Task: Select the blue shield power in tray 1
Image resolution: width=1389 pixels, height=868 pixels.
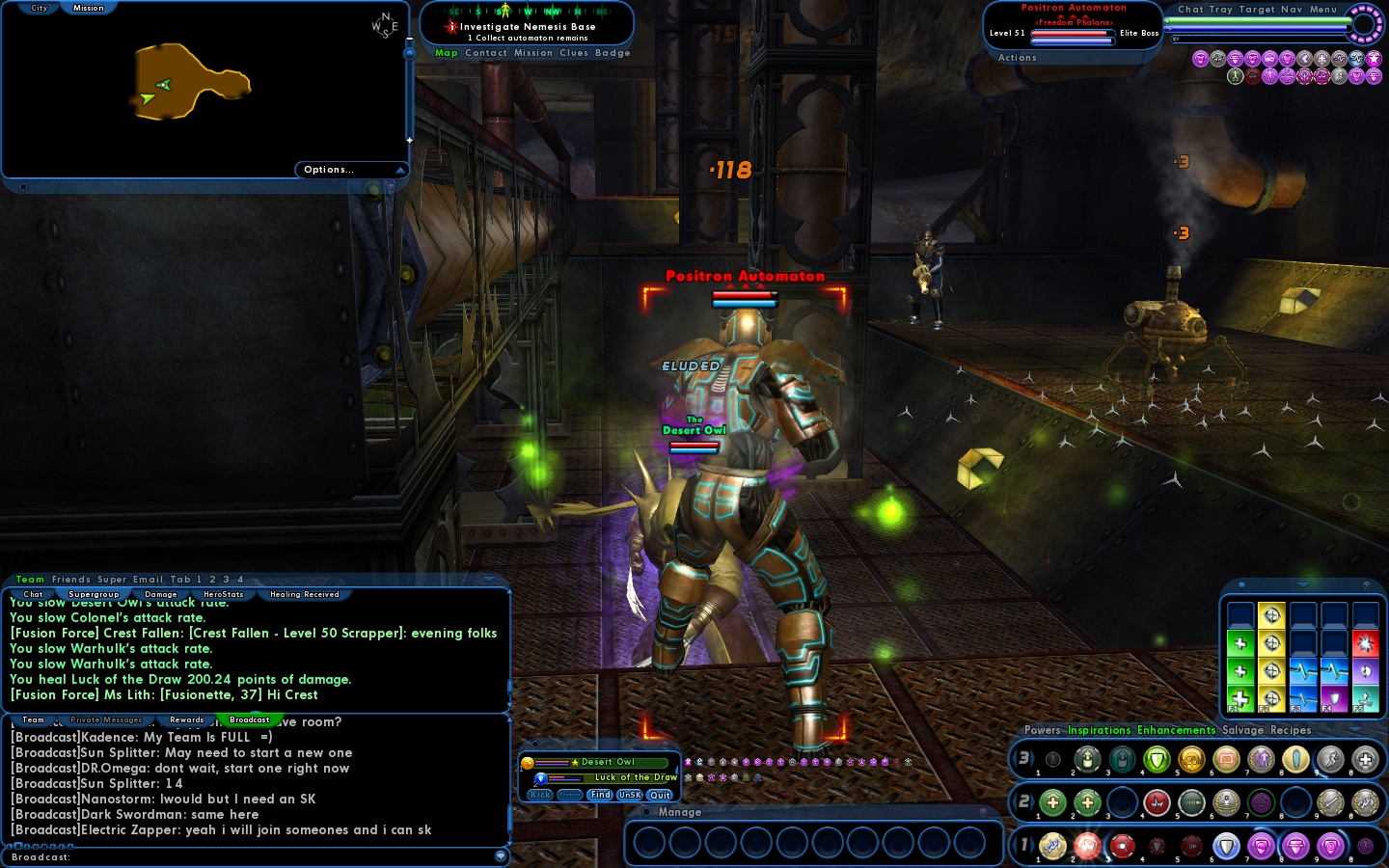Action: [1227, 846]
